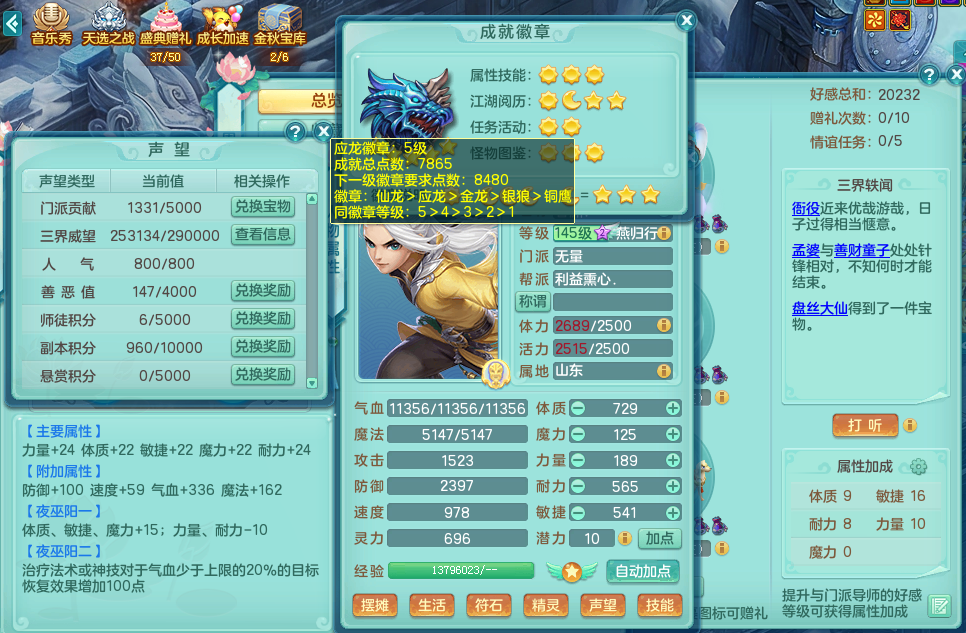Click the 称谓 title button
The width and height of the screenshot is (966, 633).
click(x=532, y=301)
